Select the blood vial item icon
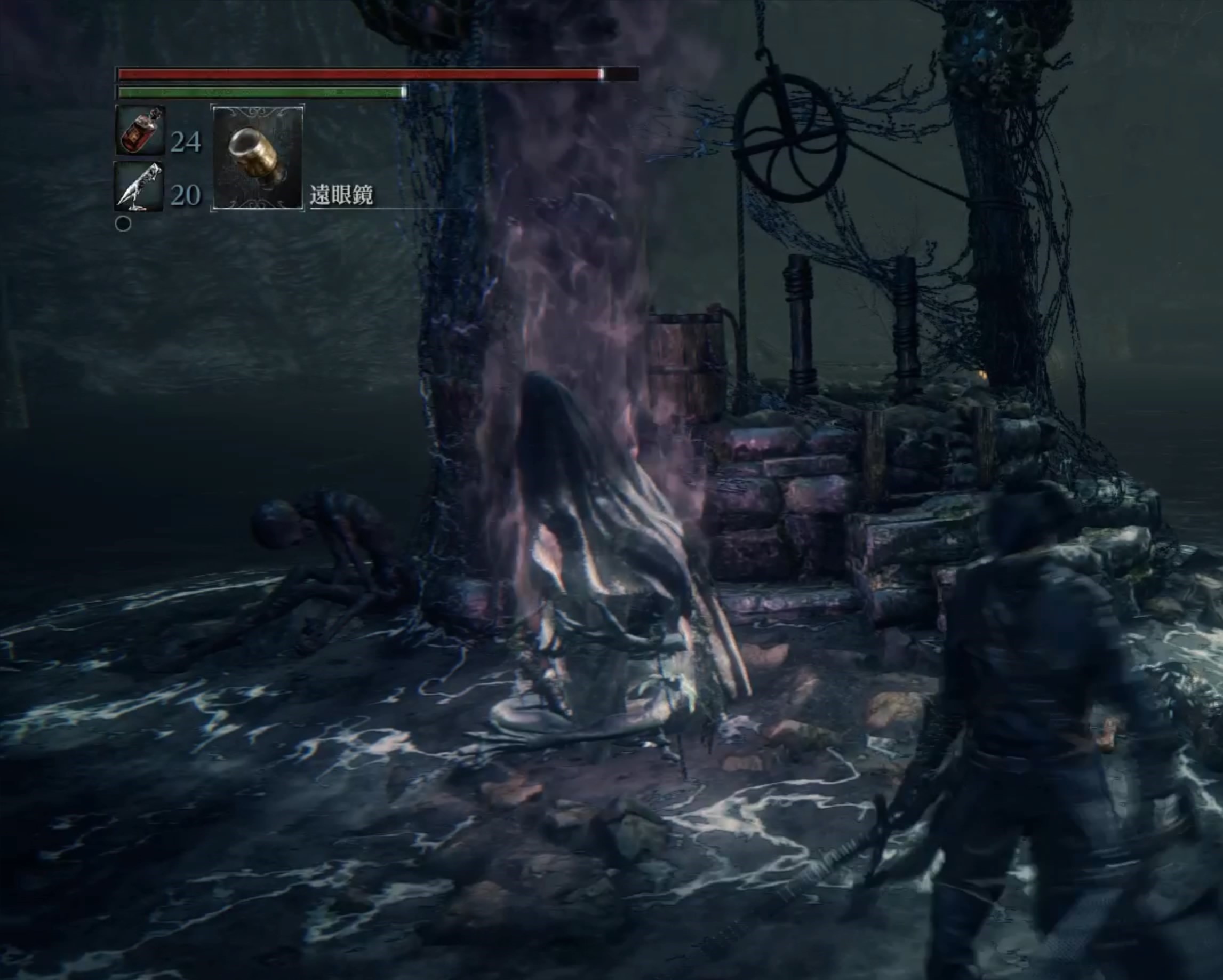Screen dimensions: 1223x980 pyautogui.click(x=140, y=130)
